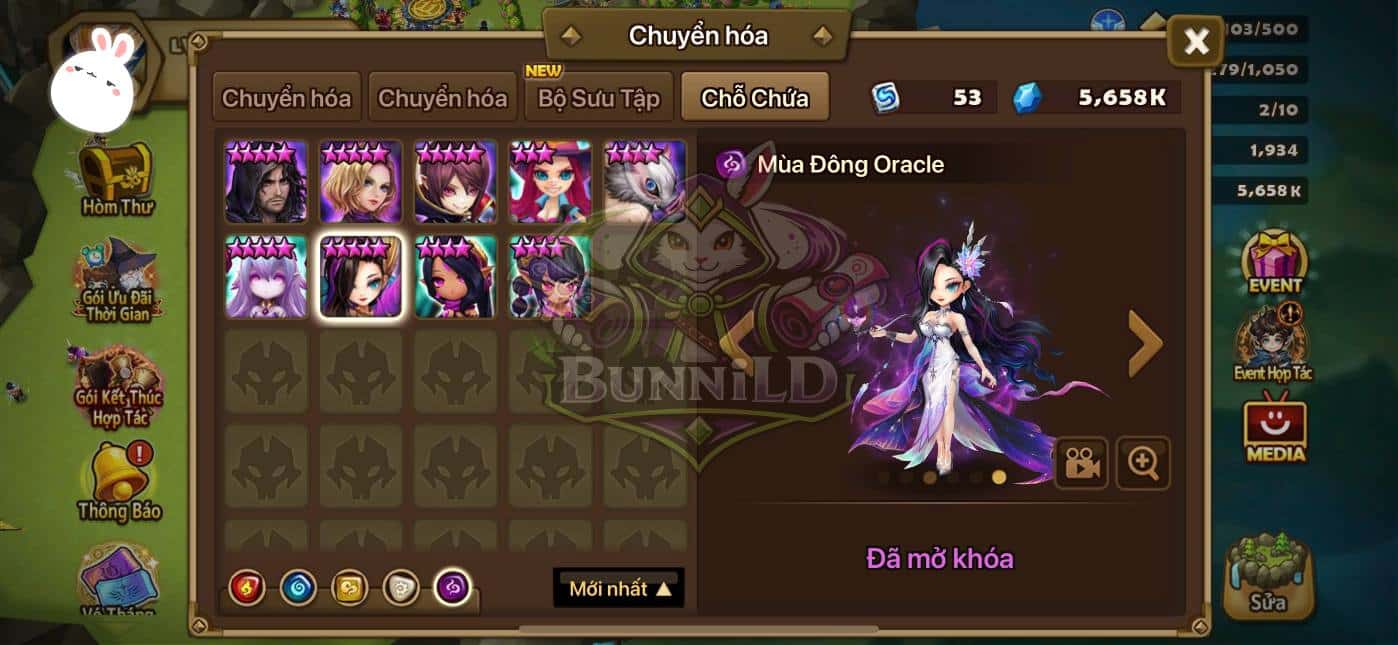Image resolution: width=1398 pixels, height=645 pixels.
Task: Select the Chỗ Chứa tab
Action: (x=754, y=98)
